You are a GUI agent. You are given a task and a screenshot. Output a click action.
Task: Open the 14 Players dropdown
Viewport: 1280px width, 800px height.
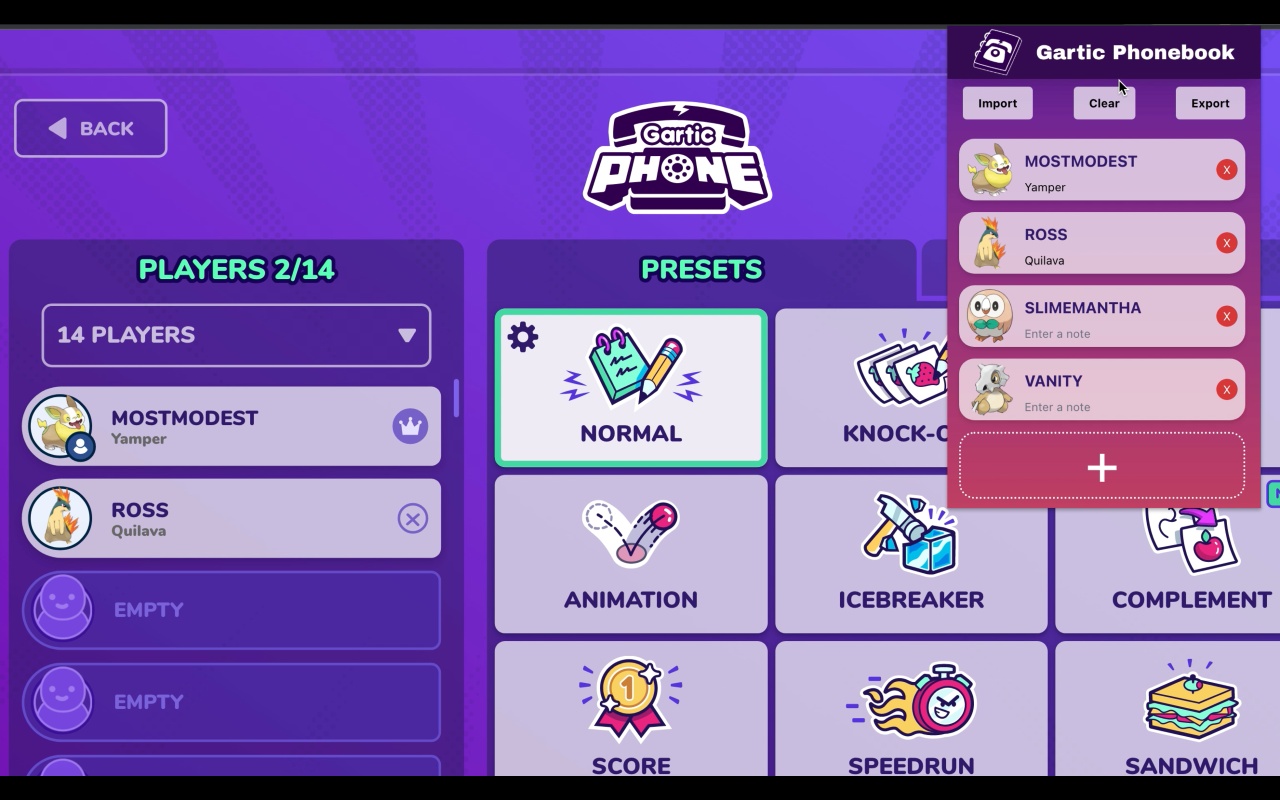(x=236, y=335)
